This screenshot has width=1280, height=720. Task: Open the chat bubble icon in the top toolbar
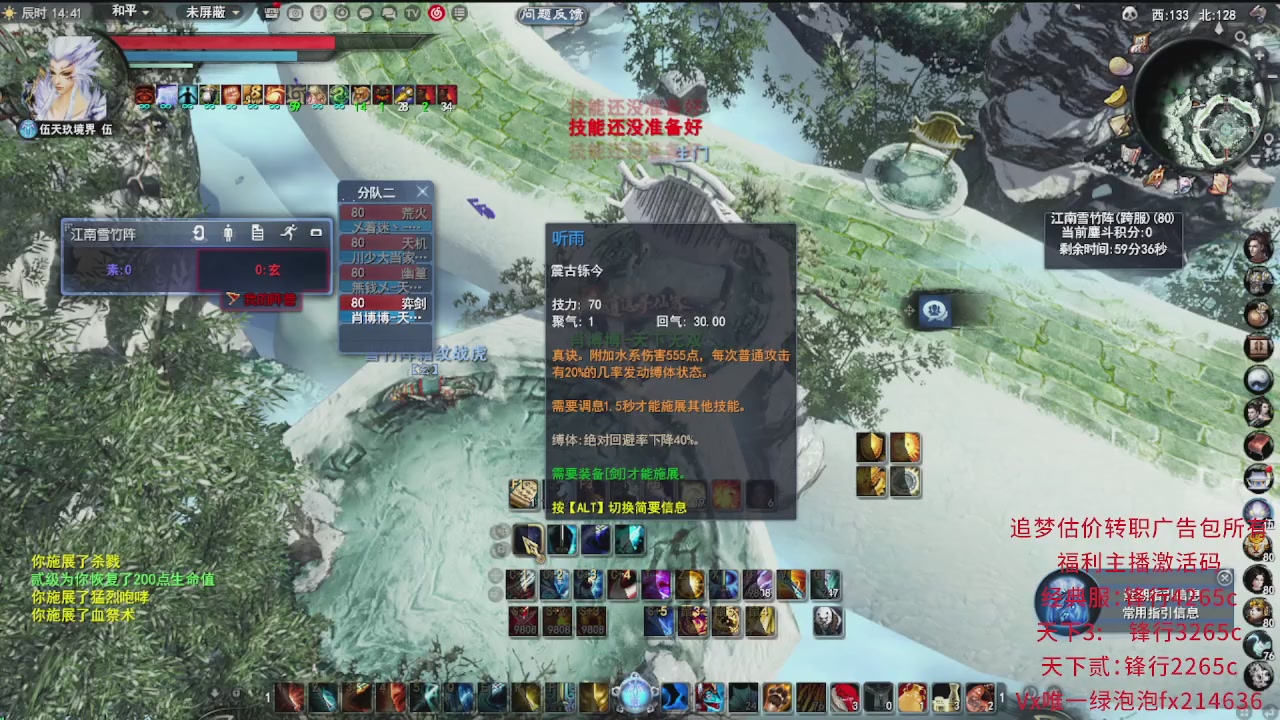click(365, 13)
